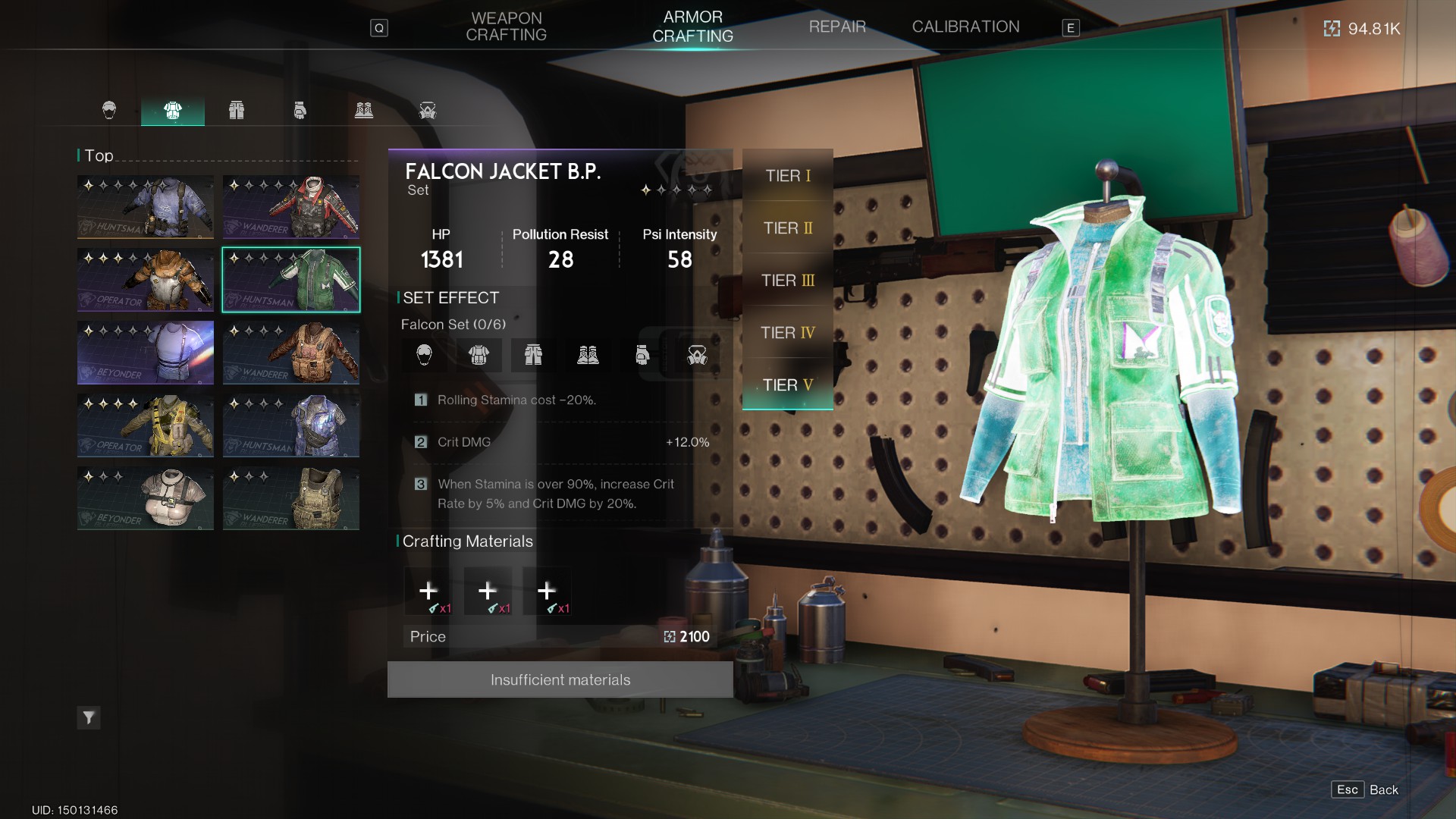The image size is (1456, 819).
Task: Open the blueprint filter button
Action: point(89,717)
